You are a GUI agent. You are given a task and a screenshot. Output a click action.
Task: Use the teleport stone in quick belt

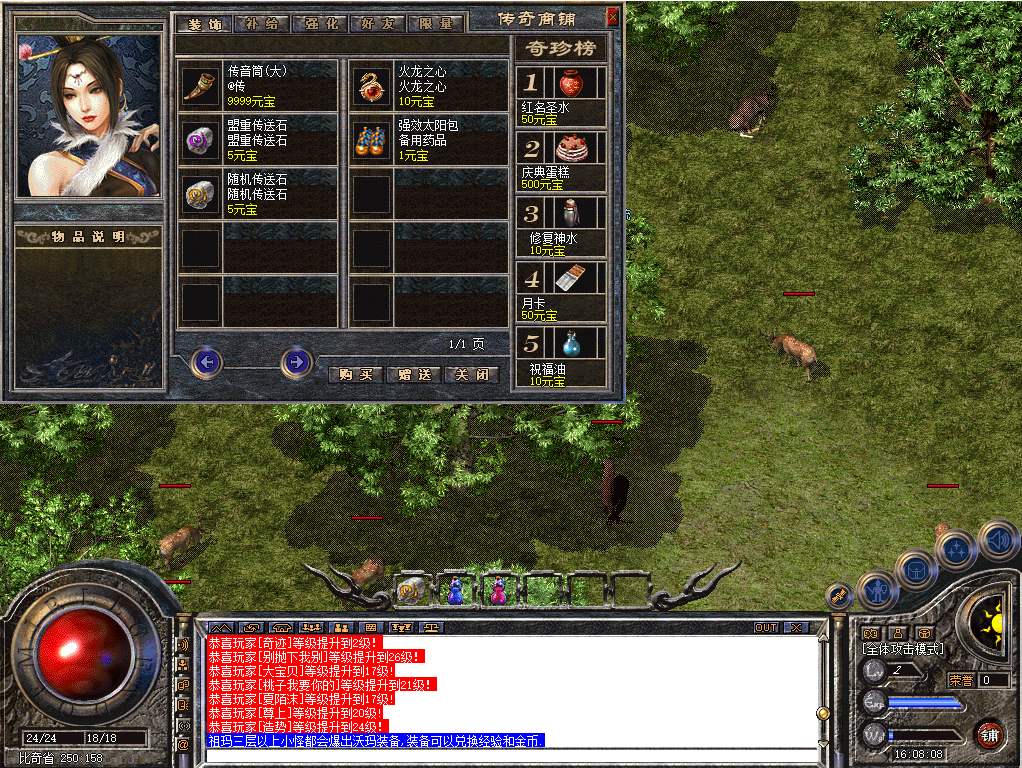[411, 591]
